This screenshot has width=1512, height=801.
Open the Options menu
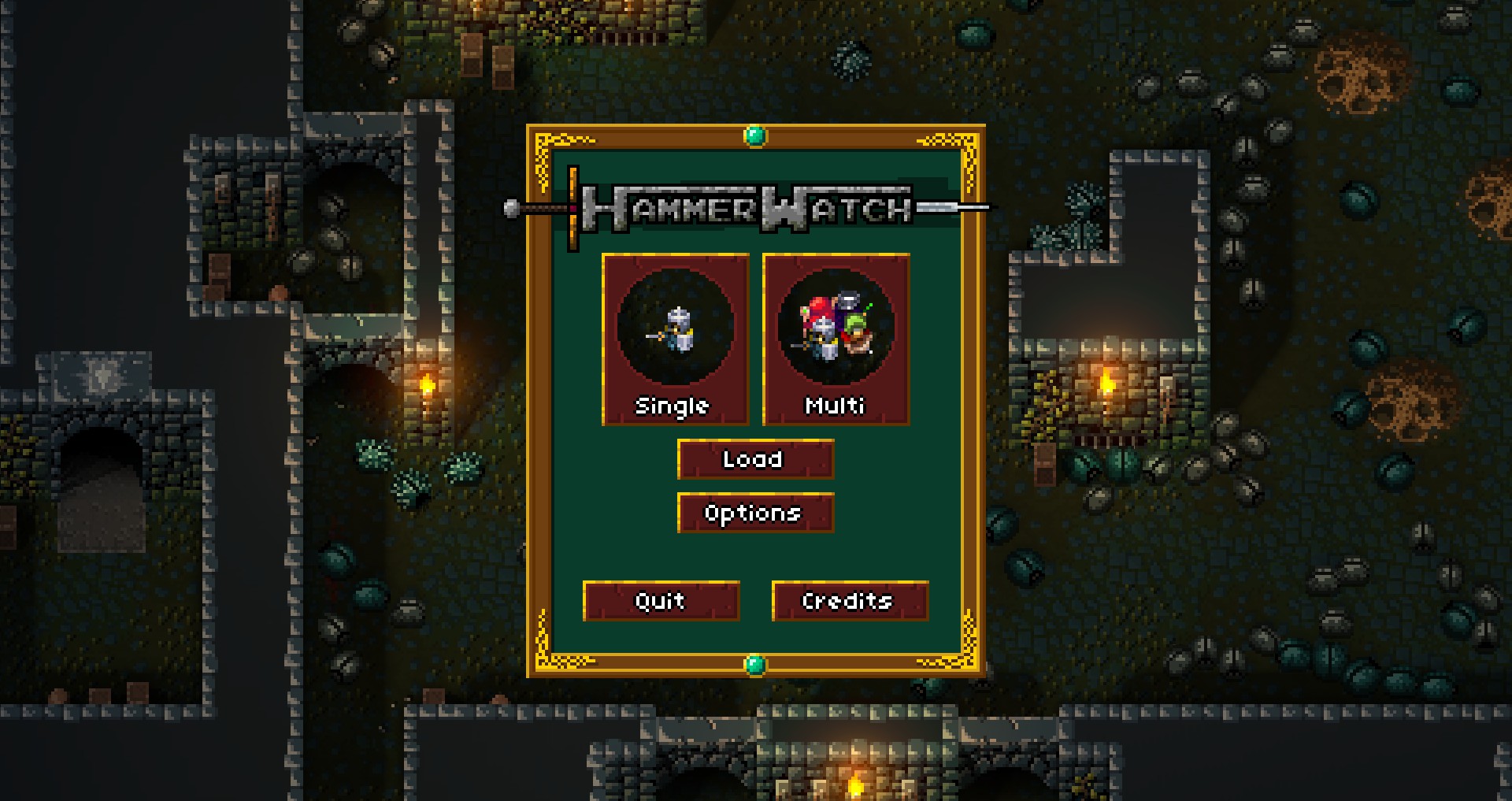pos(755,513)
